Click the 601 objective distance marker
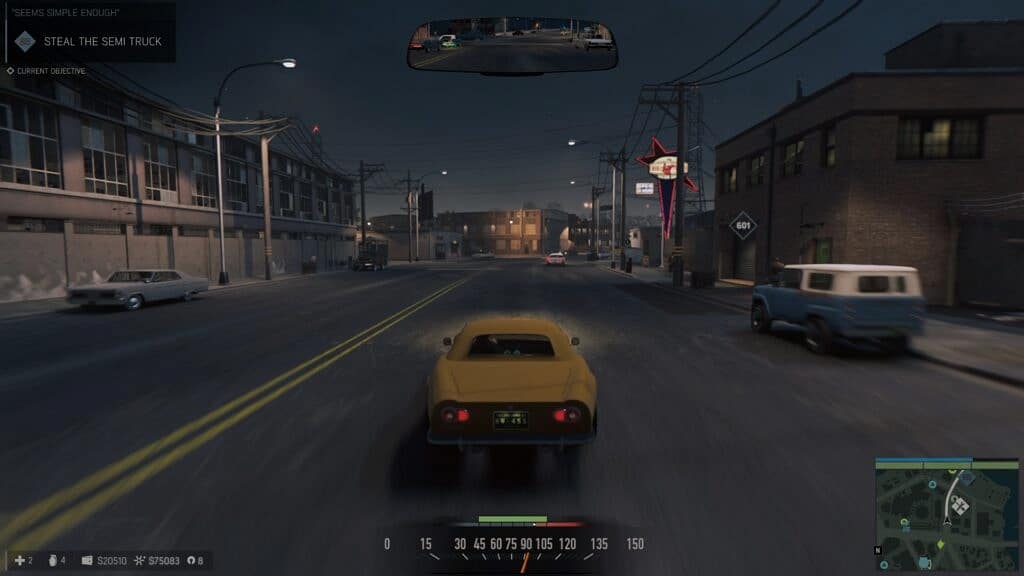The width and height of the screenshot is (1024, 576). pos(742,225)
